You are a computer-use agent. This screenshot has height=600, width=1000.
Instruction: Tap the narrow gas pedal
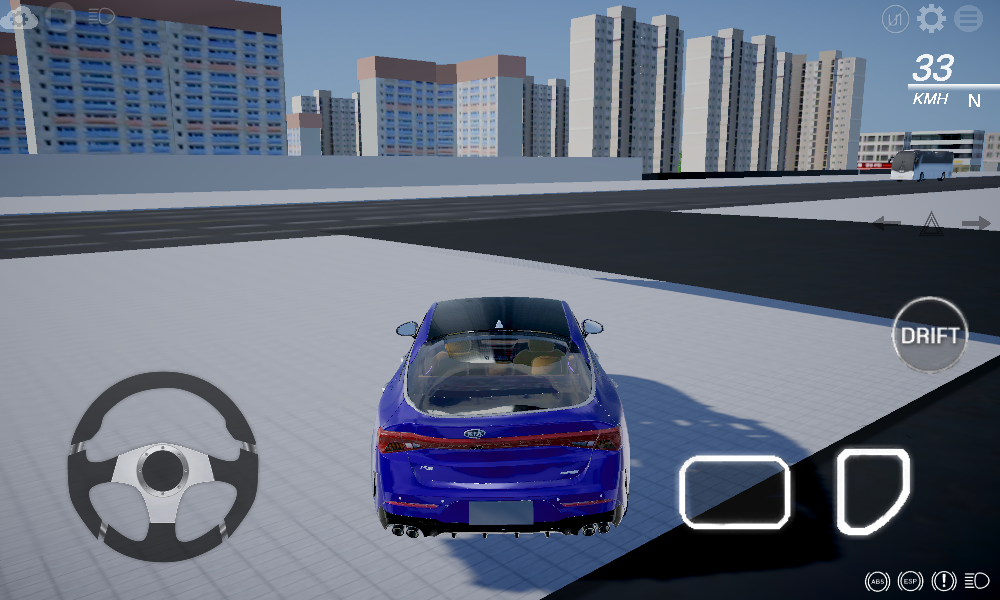872,489
